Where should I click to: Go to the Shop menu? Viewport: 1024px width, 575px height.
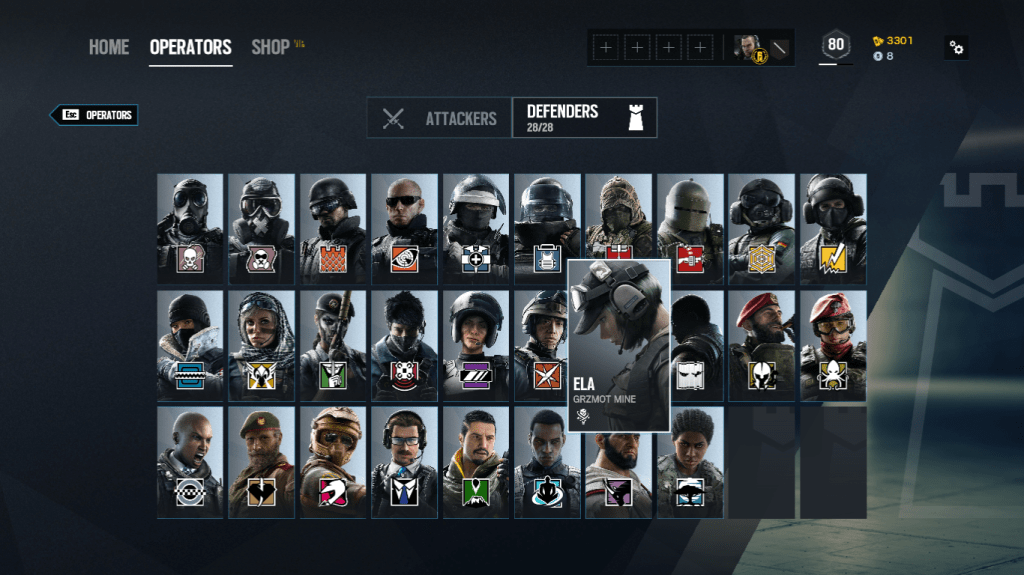click(270, 47)
